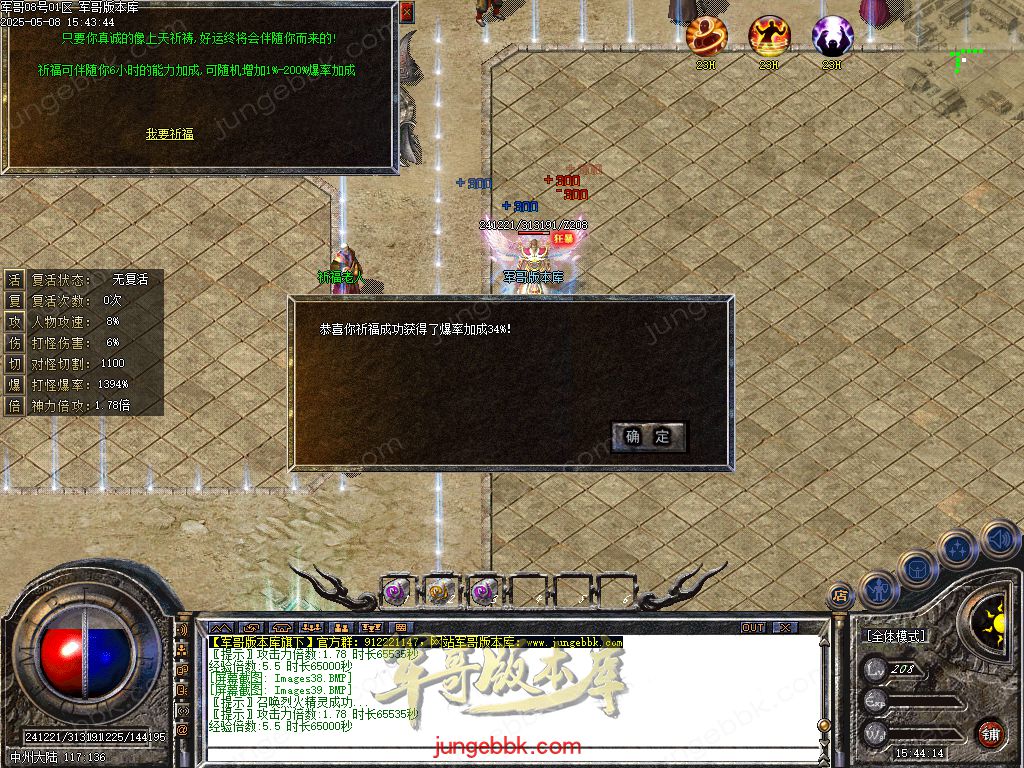The height and width of the screenshot is (768, 1024).
Task: Open the 店 shop button
Action: pos(841,597)
